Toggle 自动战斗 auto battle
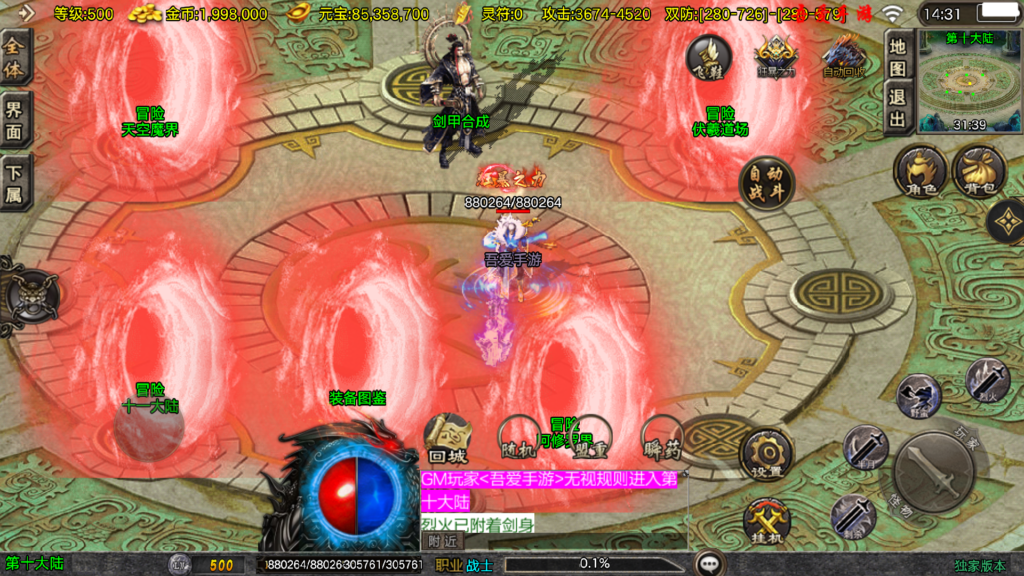This screenshot has height=576, width=1024. (767, 183)
